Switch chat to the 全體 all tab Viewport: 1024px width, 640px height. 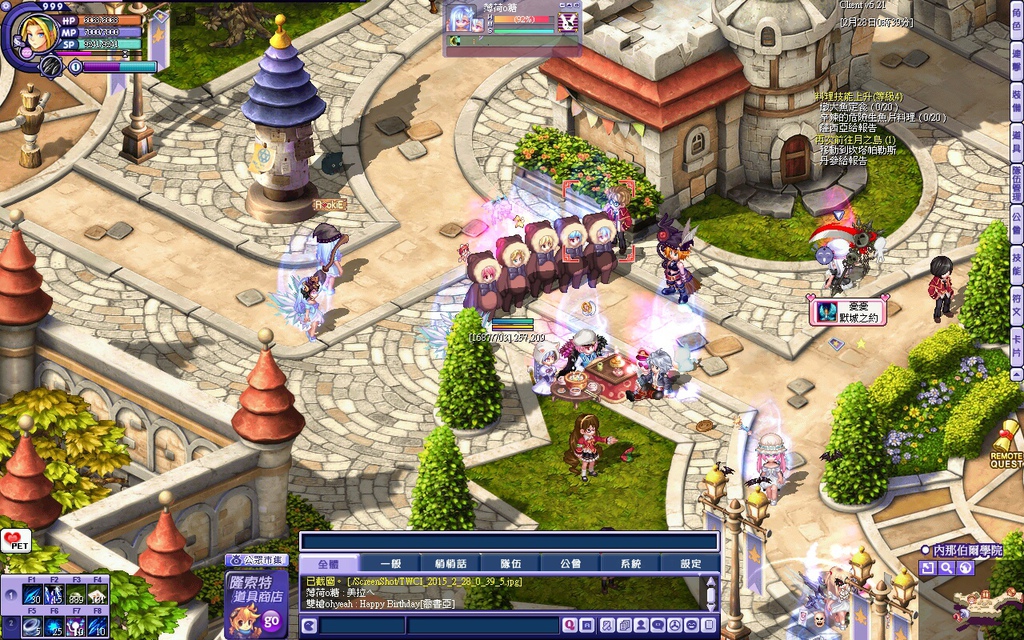pyautogui.click(x=328, y=564)
